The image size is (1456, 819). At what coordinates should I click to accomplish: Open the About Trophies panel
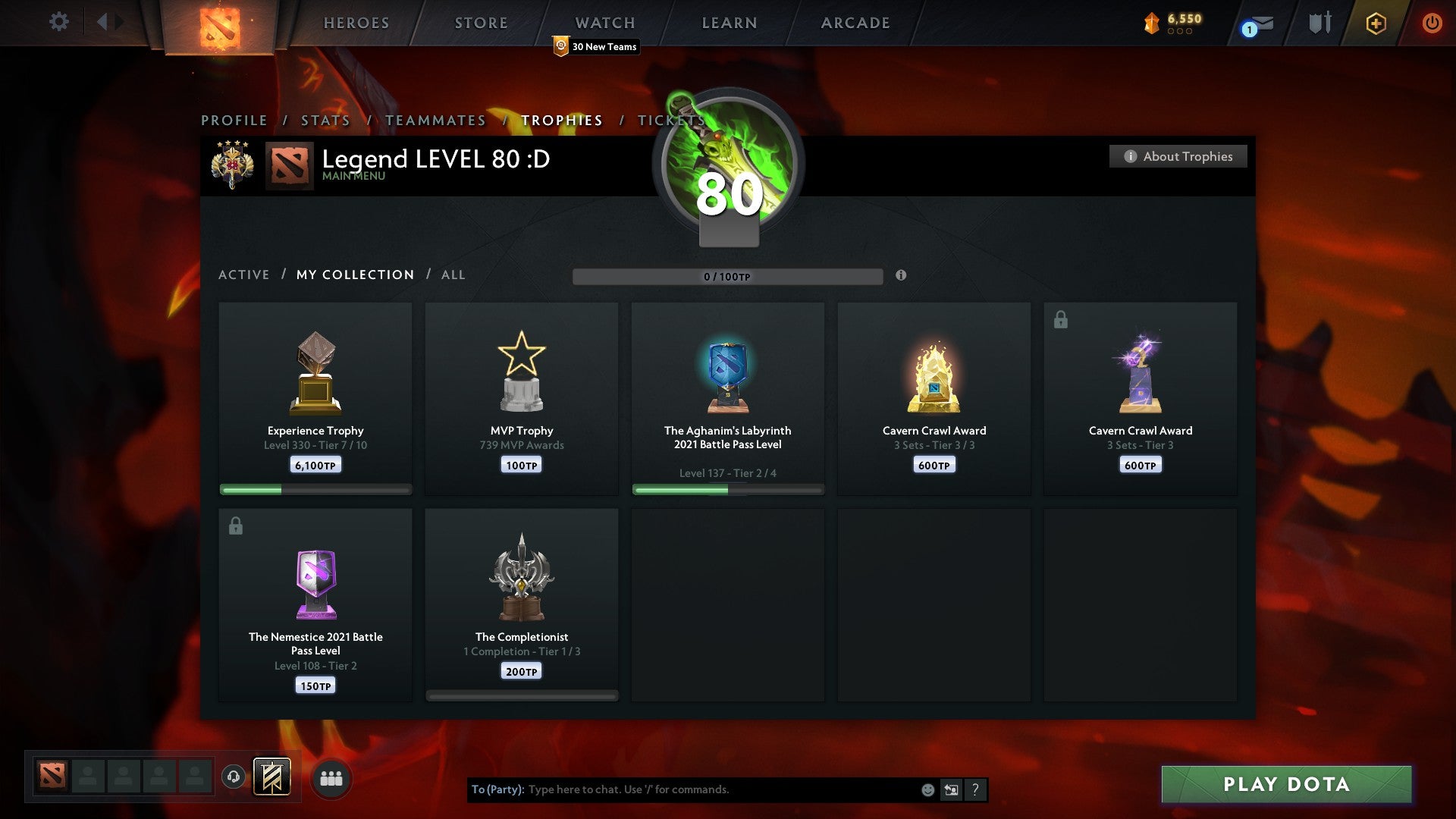click(1178, 156)
